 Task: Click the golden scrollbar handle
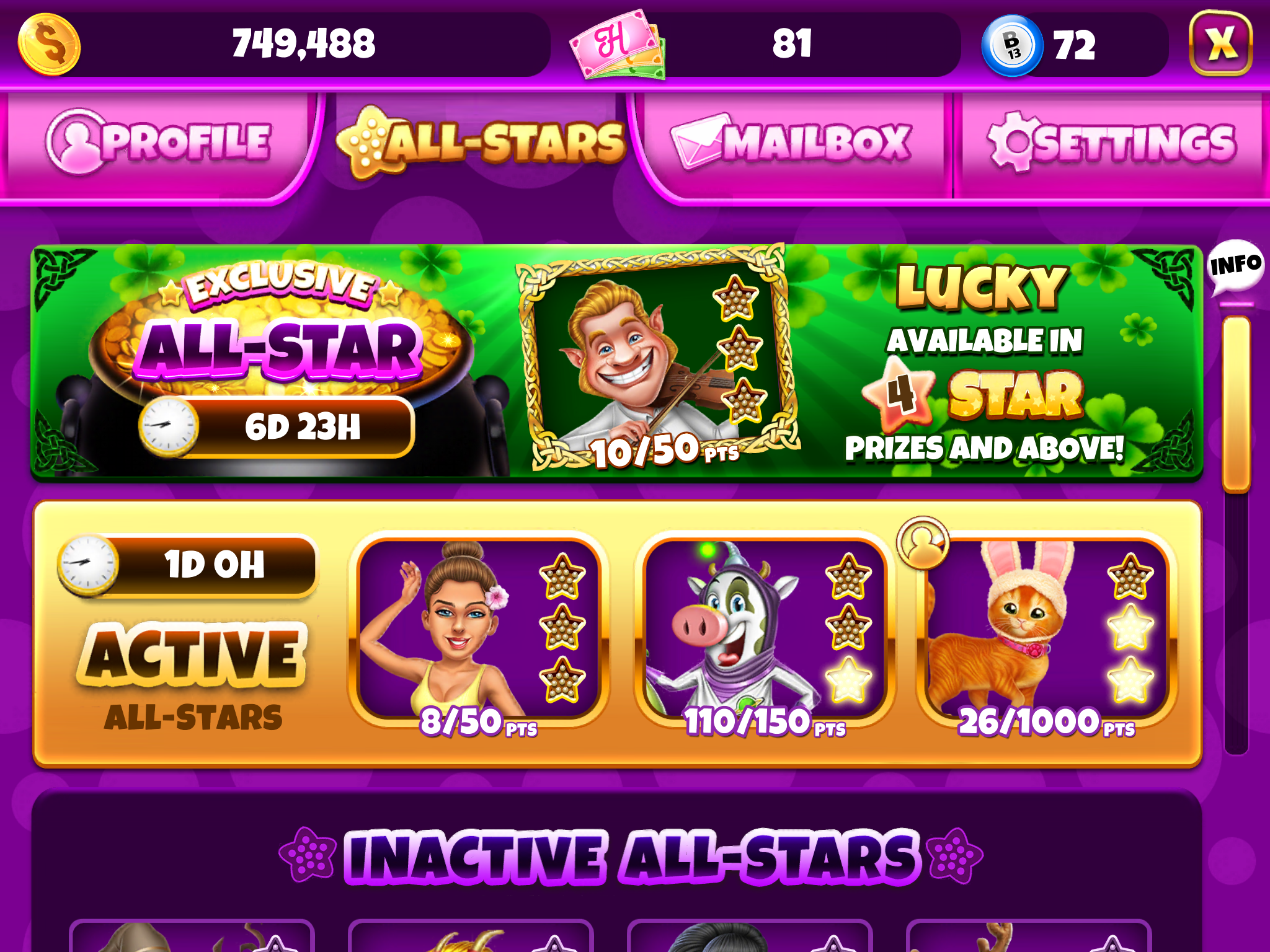pyautogui.click(x=1236, y=404)
